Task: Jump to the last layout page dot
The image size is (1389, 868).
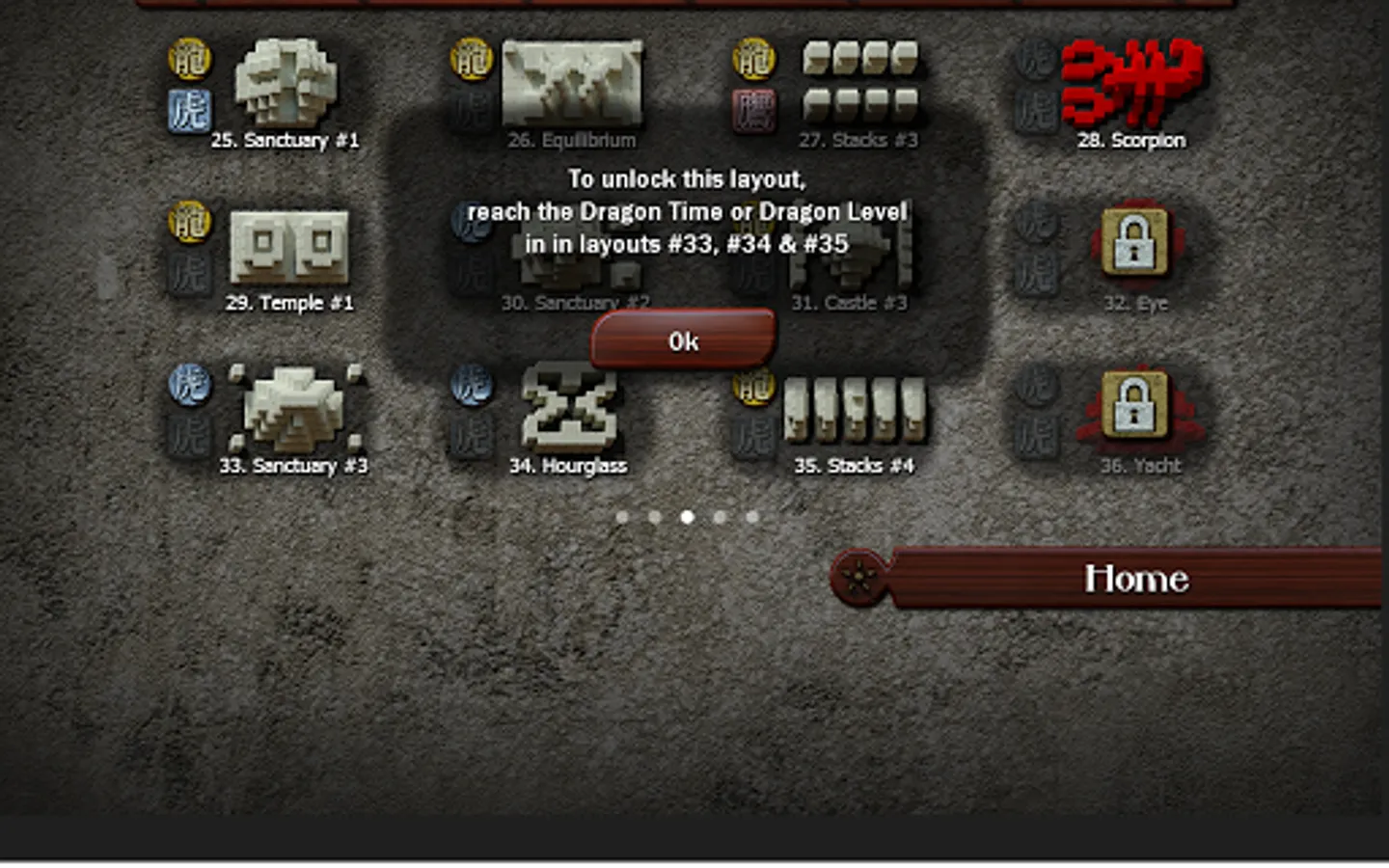Action: tap(752, 517)
